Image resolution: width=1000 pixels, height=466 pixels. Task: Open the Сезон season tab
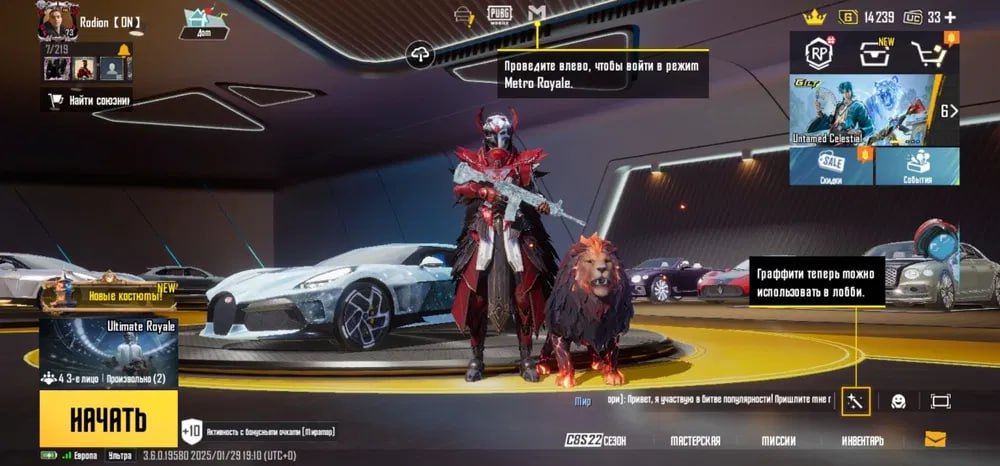tap(598, 441)
